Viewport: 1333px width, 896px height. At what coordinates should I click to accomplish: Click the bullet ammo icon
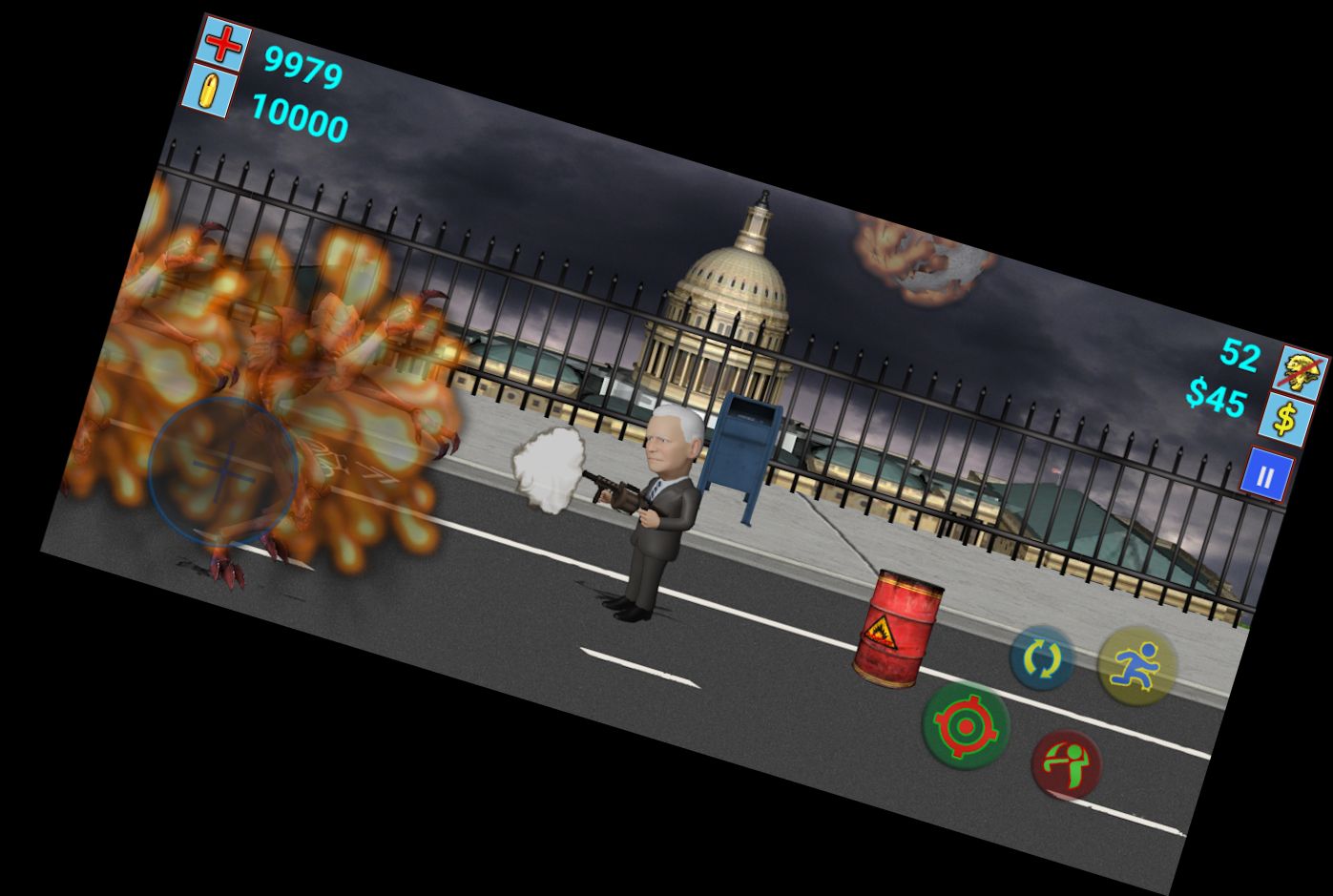click(207, 93)
